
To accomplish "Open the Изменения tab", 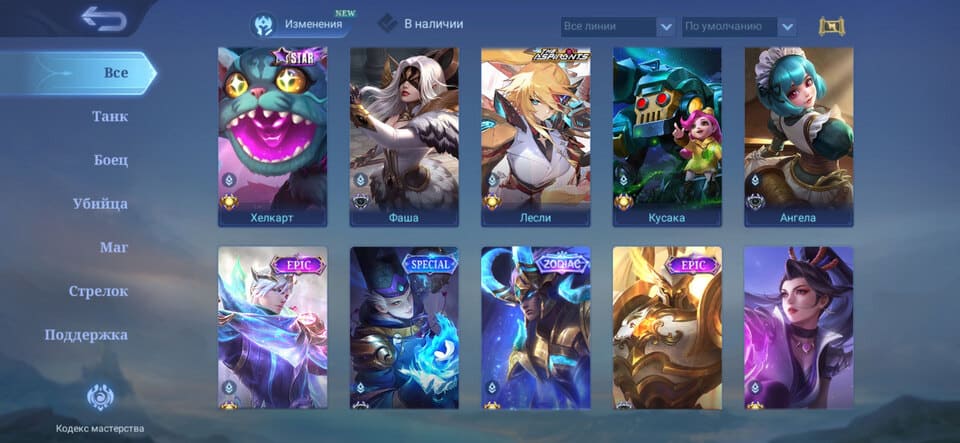I will pyautogui.click(x=300, y=24).
